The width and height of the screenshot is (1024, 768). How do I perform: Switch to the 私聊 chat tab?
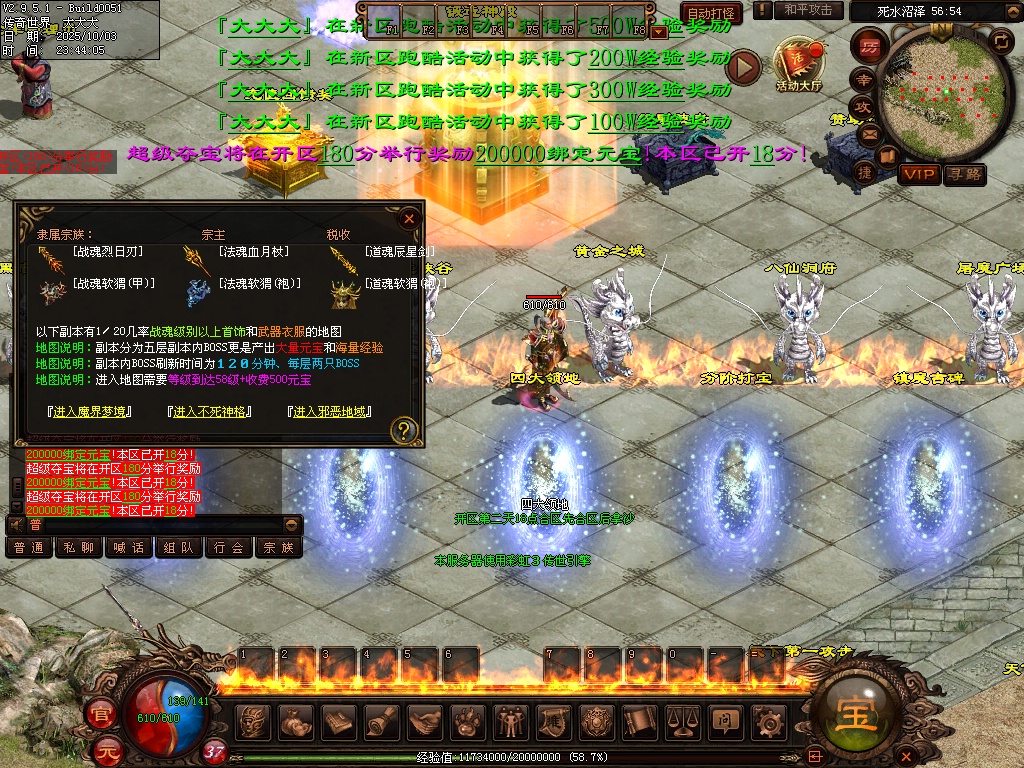coord(79,547)
